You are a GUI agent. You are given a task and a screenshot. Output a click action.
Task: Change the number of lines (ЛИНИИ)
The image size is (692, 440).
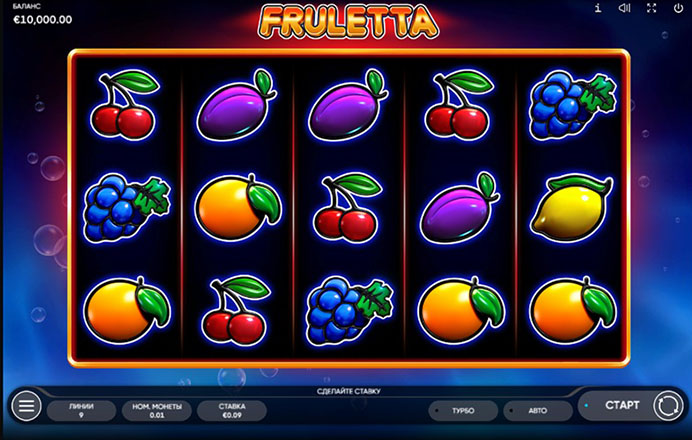(82, 410)
